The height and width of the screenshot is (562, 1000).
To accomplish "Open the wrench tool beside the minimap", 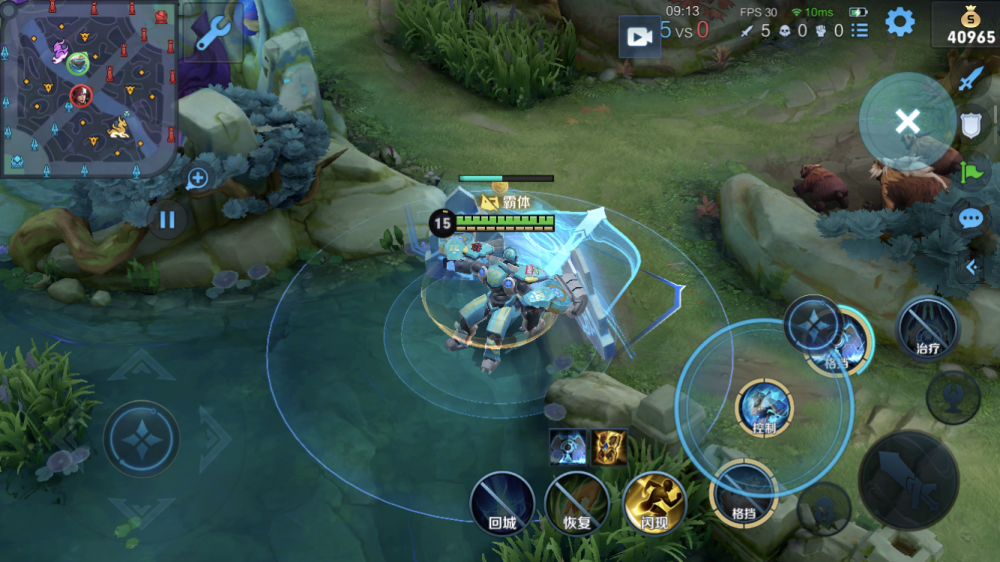I will 212,33.
